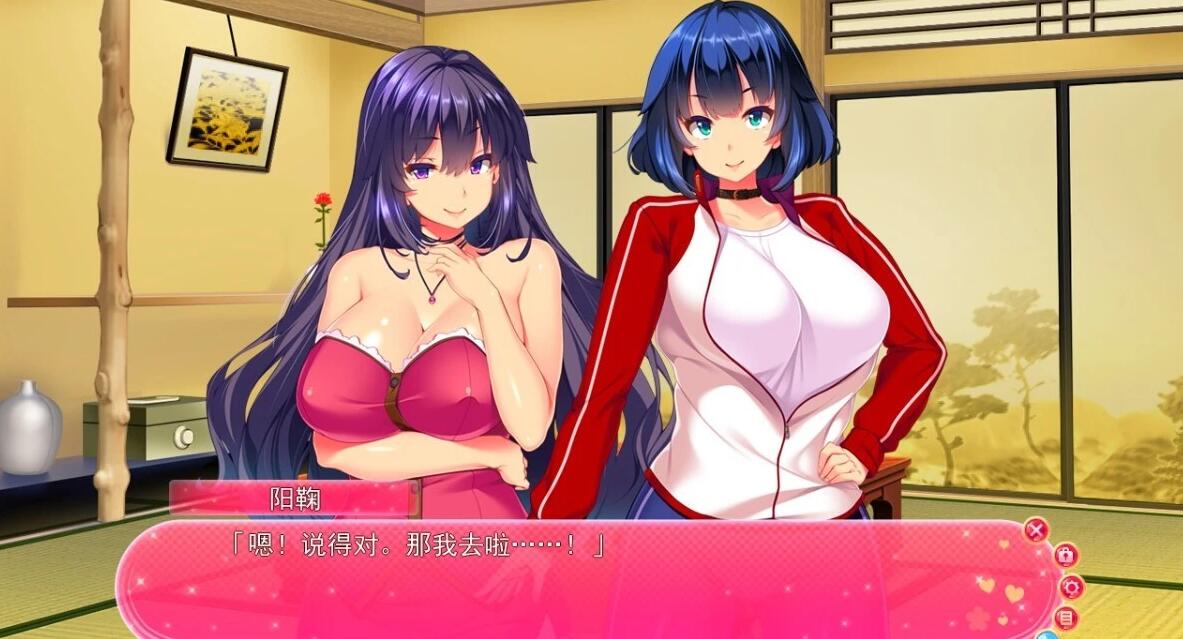Click the padlock icon button

(1065, 555)
